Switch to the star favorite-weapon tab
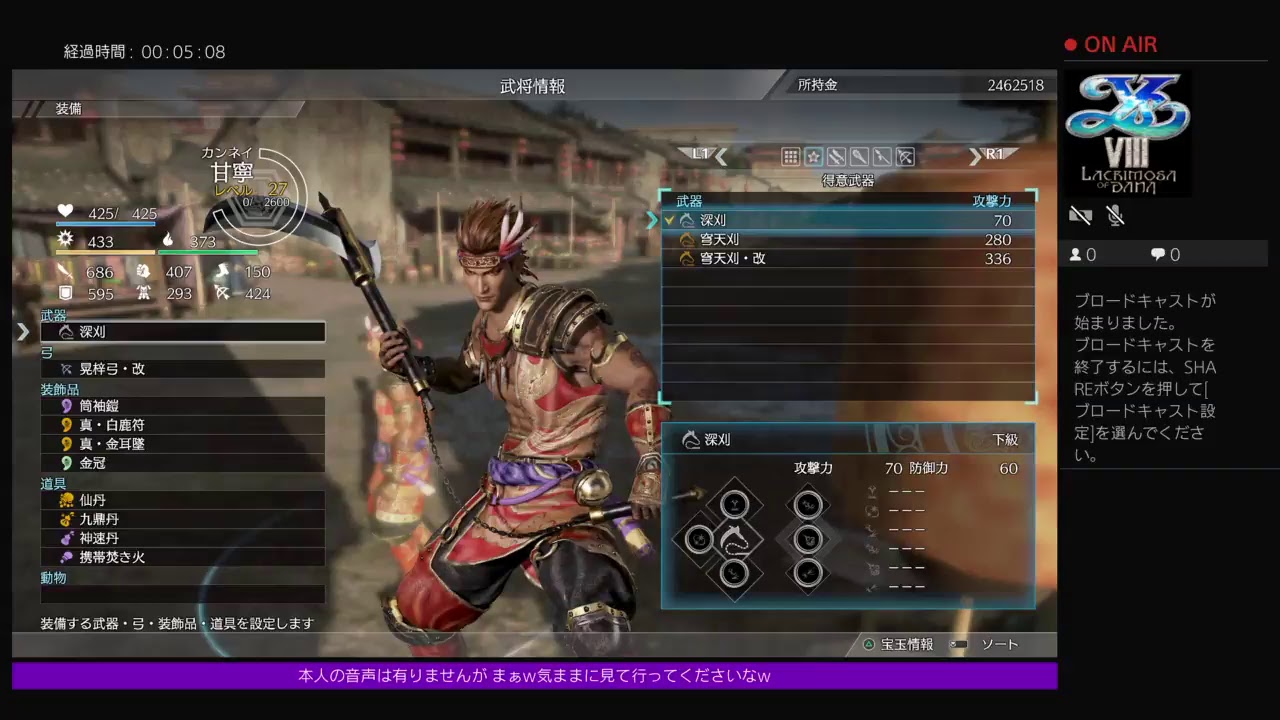Viewport: 1280px width, 720px height. click(813, 157)
